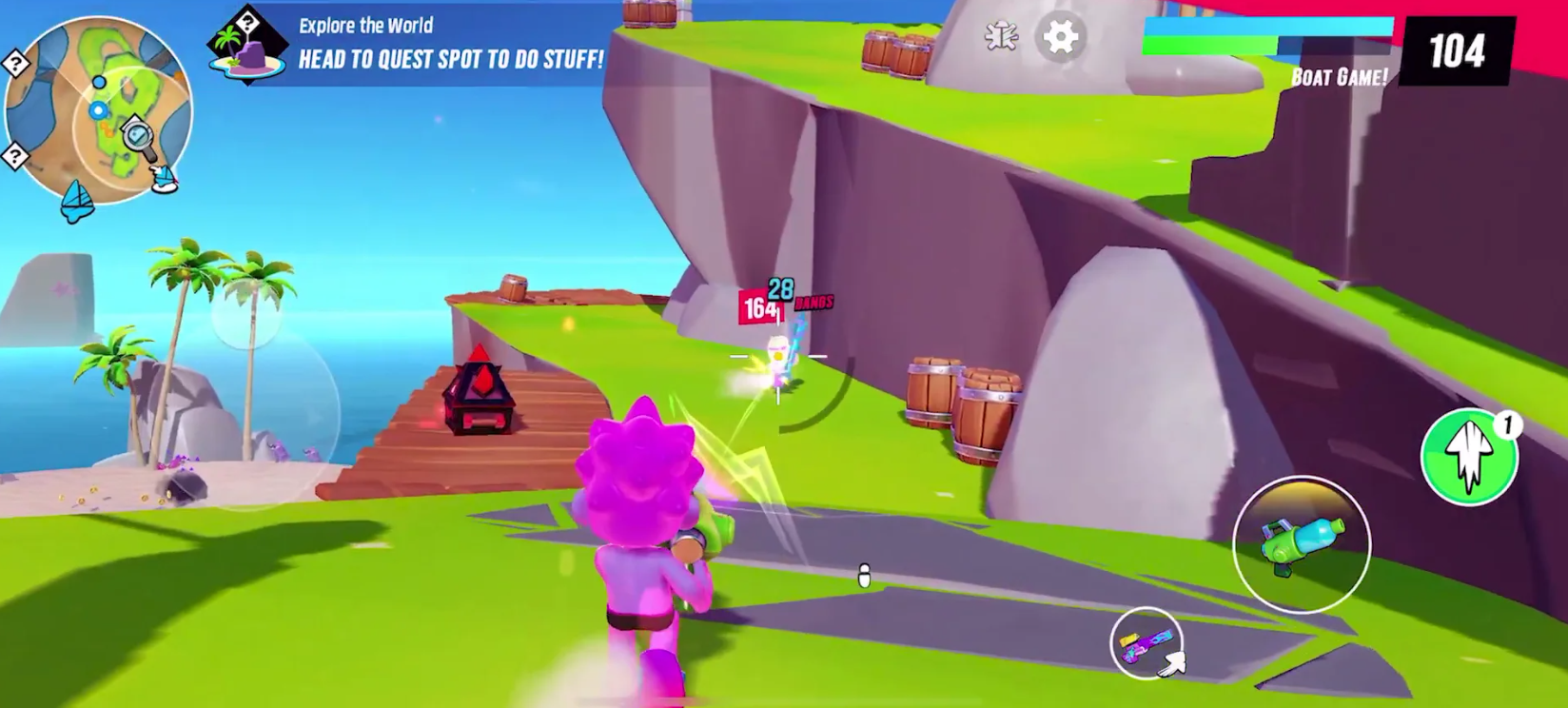Viewport: 1568px width, 708px height.
Task: Open the circular island minimap
Action: point(97,109)
